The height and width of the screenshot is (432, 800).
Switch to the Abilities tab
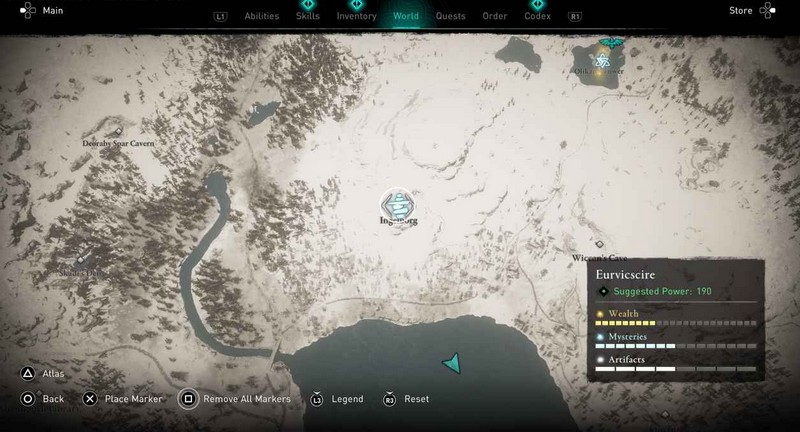(261, 16)
